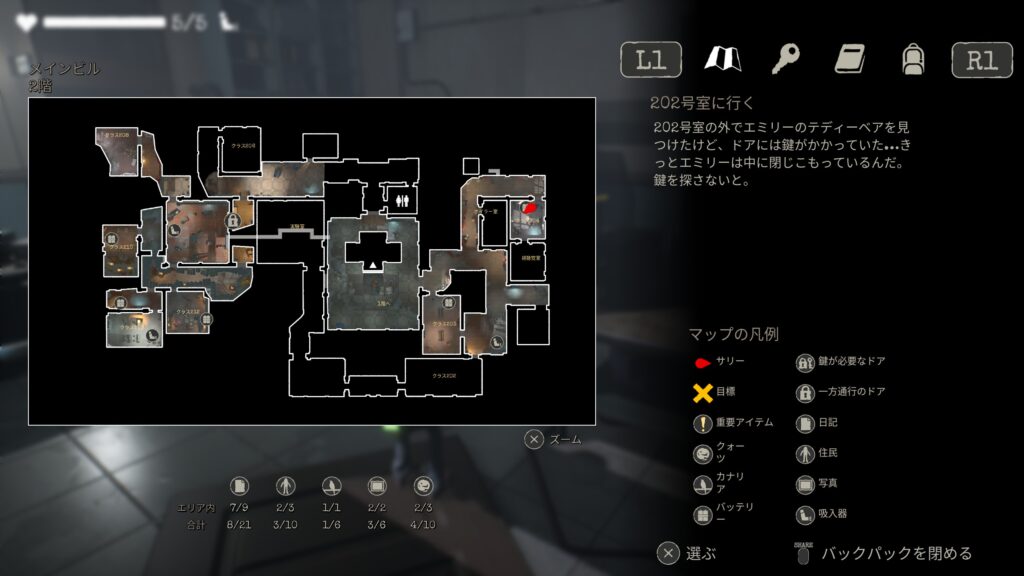Click the white player arrow on the map
The width and height of the screenshot is (1024, 576).
click(374, 264)
